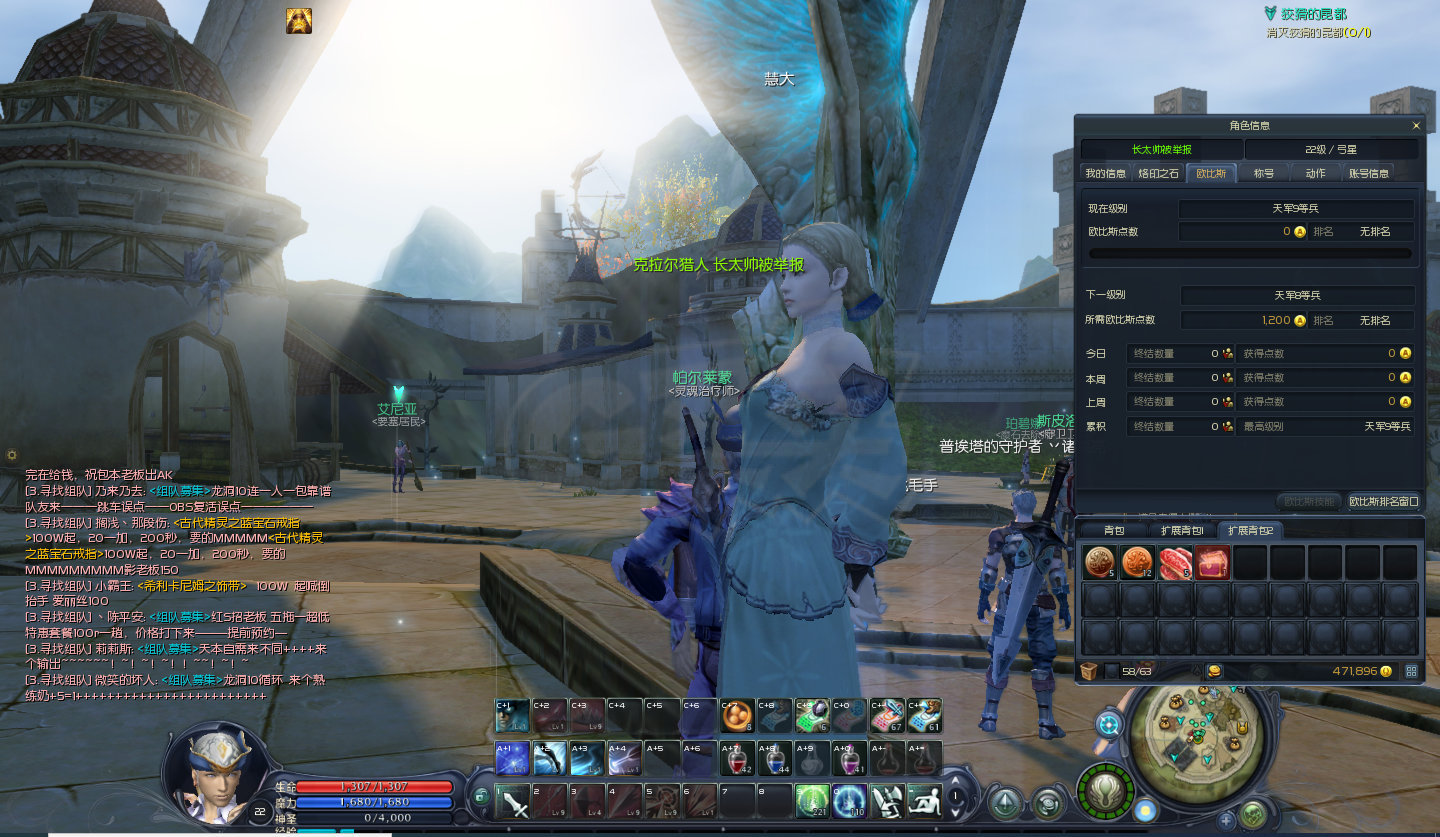Switch to the 背包 bag tab

[x=1114, y=530]
